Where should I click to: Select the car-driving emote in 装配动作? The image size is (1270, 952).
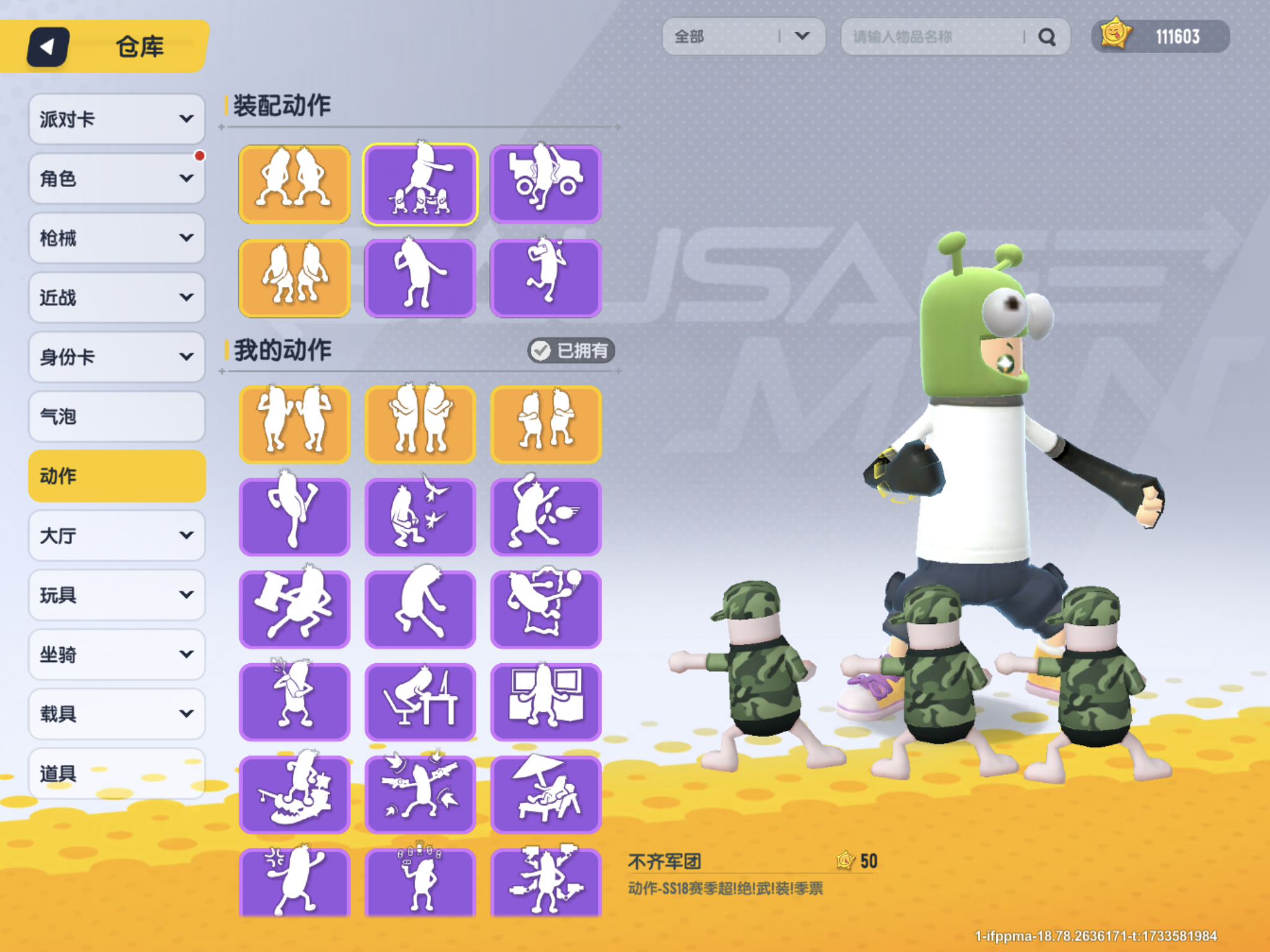tap(546, 183)
